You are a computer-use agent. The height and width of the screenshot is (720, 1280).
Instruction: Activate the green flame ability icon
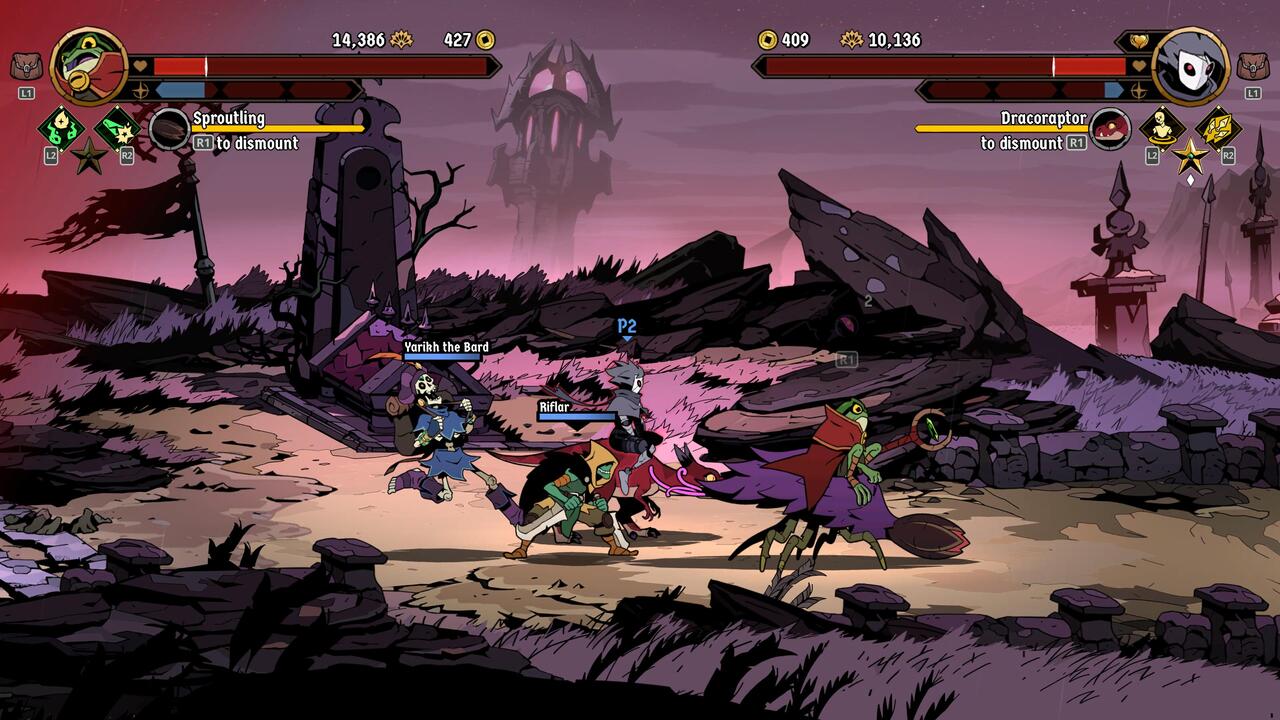click(x=62, y=129)
